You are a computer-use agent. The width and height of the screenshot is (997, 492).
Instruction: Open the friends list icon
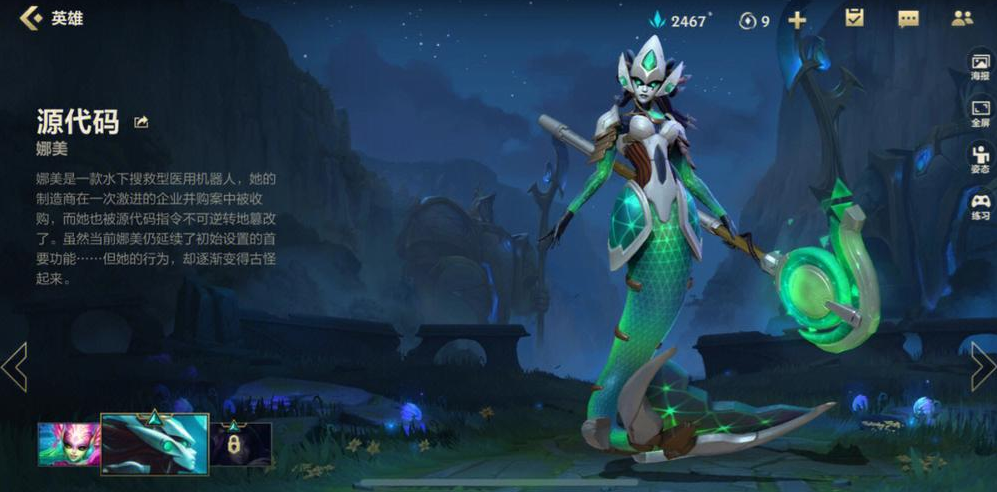tap(962, 18)
